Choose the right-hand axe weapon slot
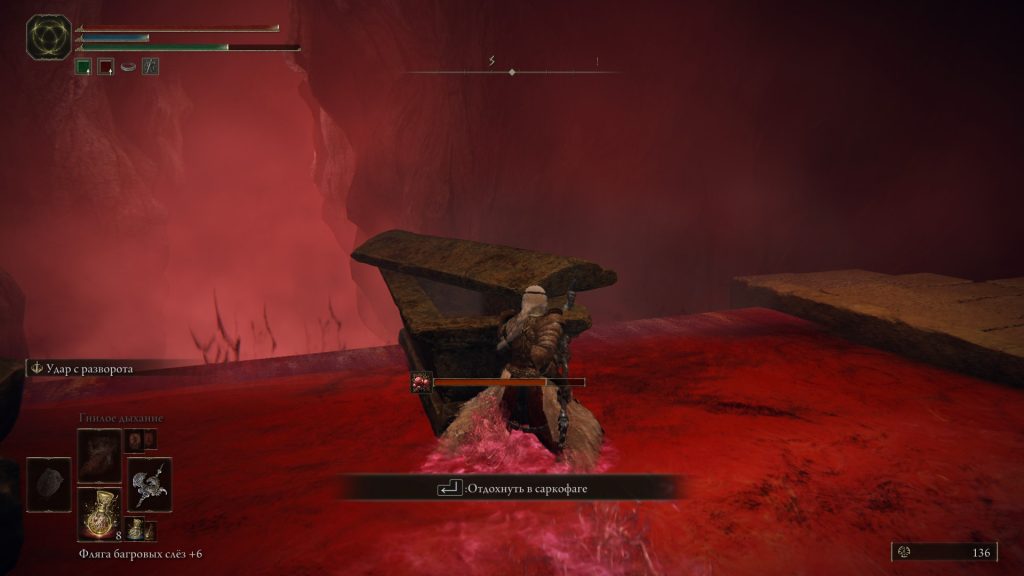1024x576 pixels. pyautogui.click(x=149, y=484)
